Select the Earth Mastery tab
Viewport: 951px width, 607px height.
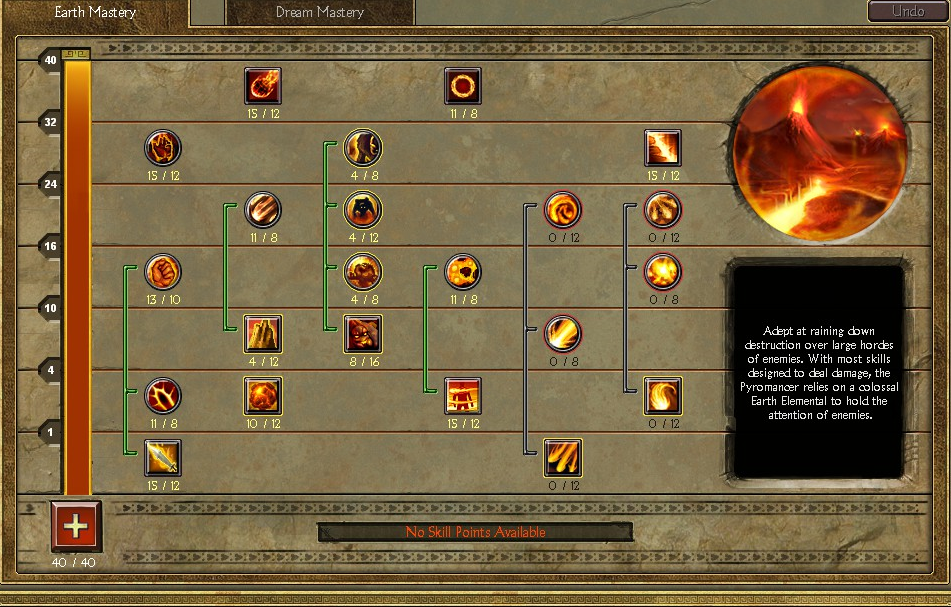[x=94, y=13]
